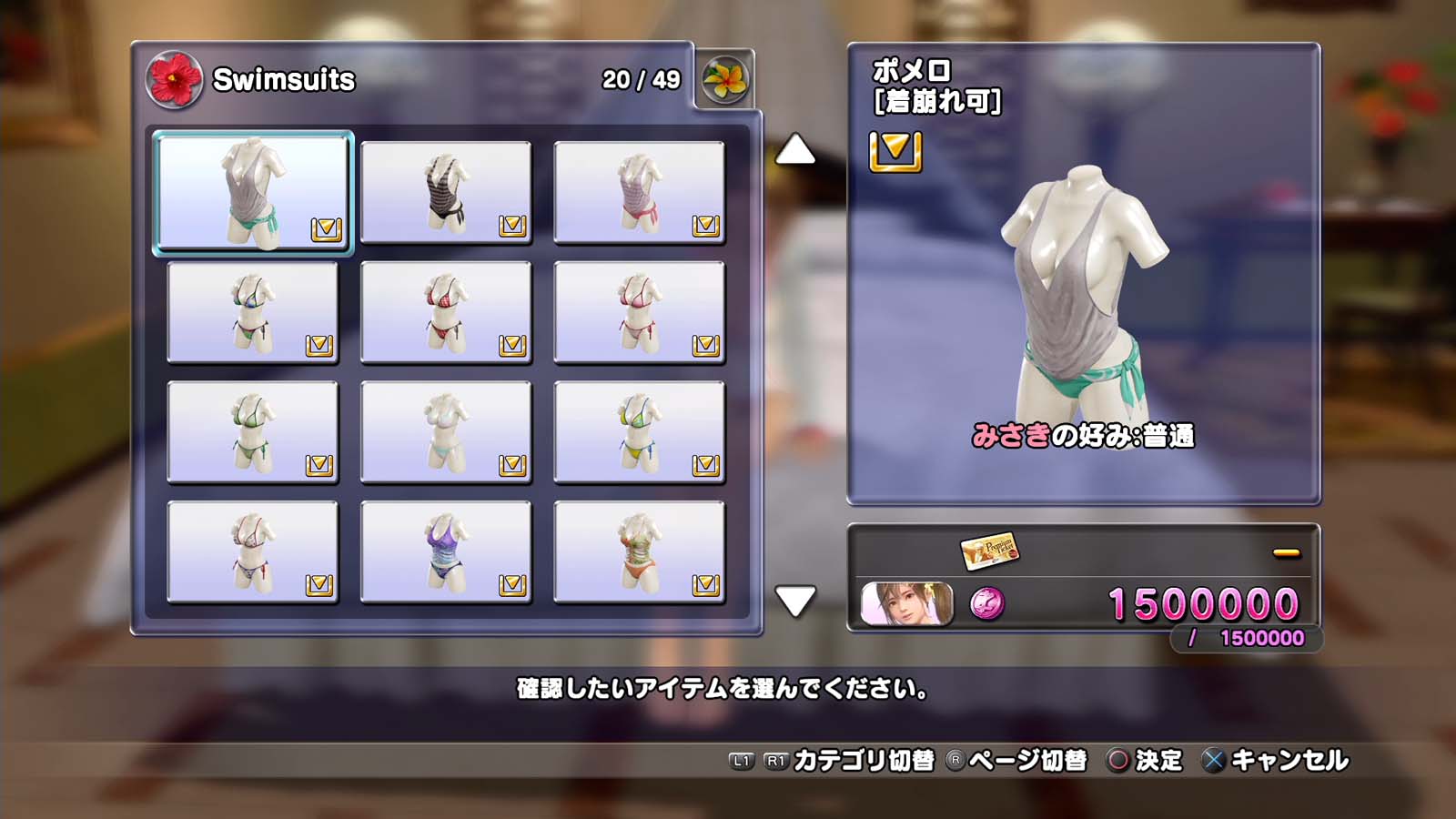1456x819 pixels.
Task: Select the gray top with teal bottom swimsuit
Action: pos(253,193)
